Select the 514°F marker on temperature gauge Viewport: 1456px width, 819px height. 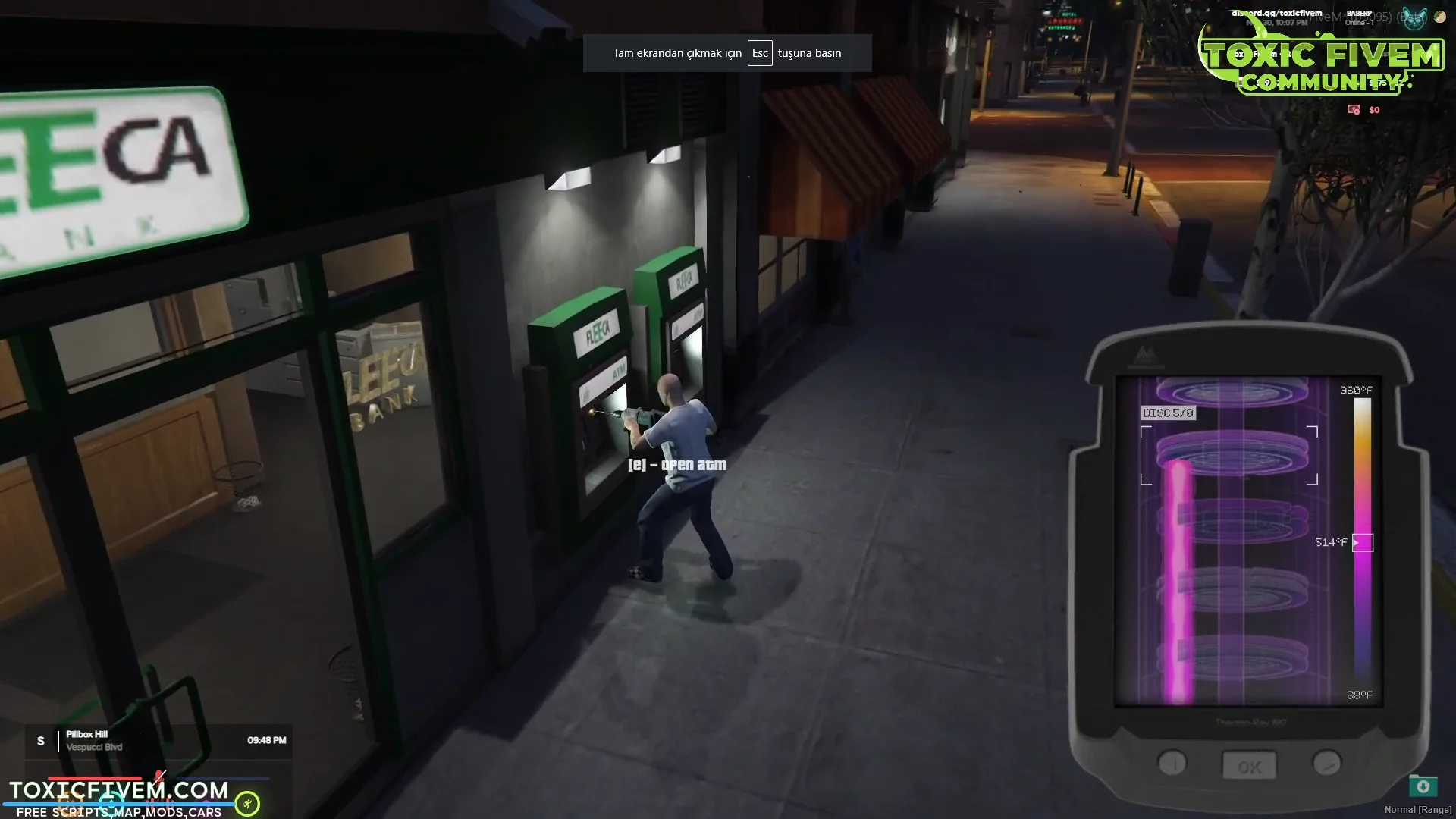click(x=1362, y=542)
